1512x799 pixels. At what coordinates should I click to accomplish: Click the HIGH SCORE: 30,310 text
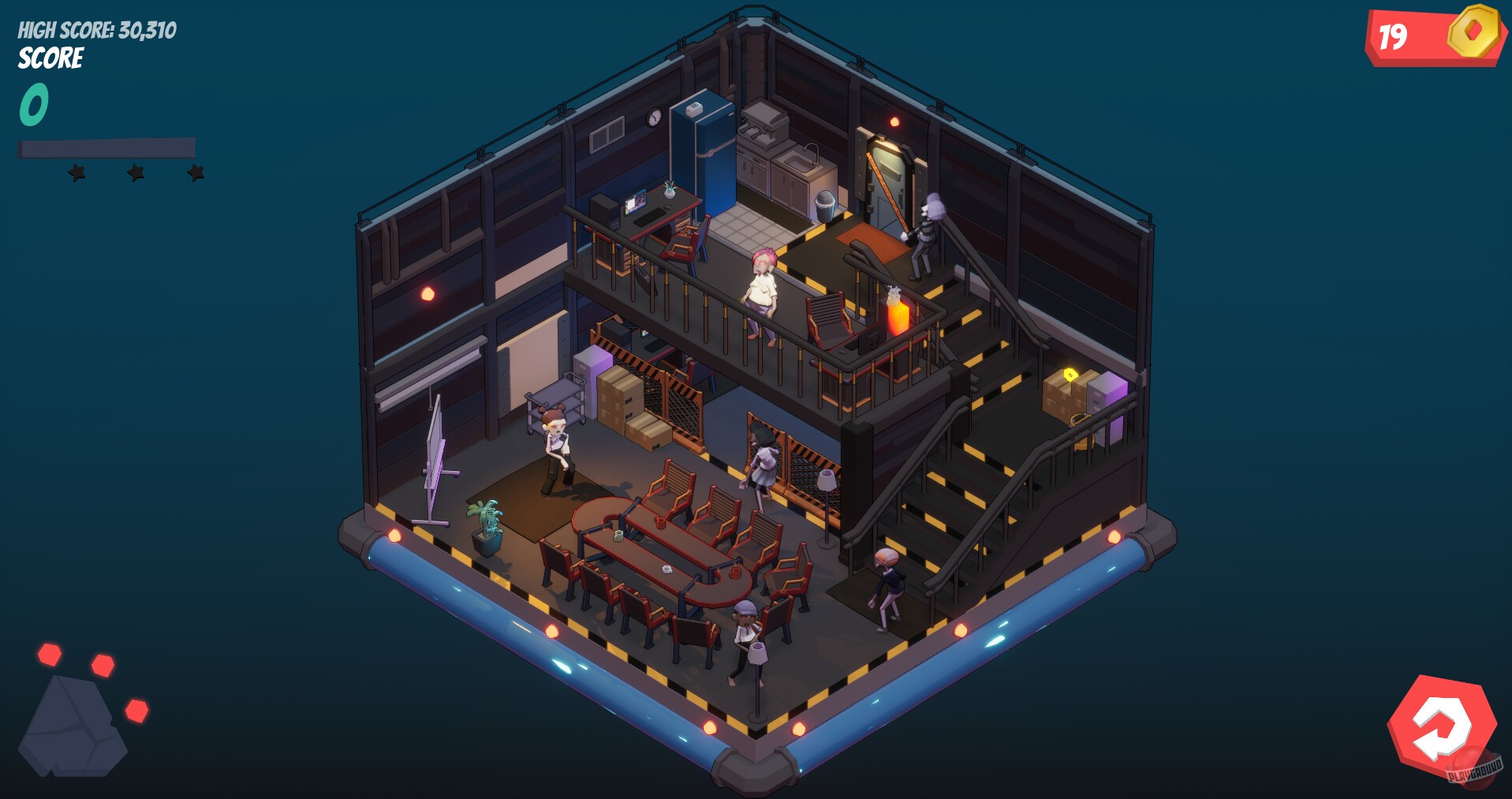tap(96, 30)
